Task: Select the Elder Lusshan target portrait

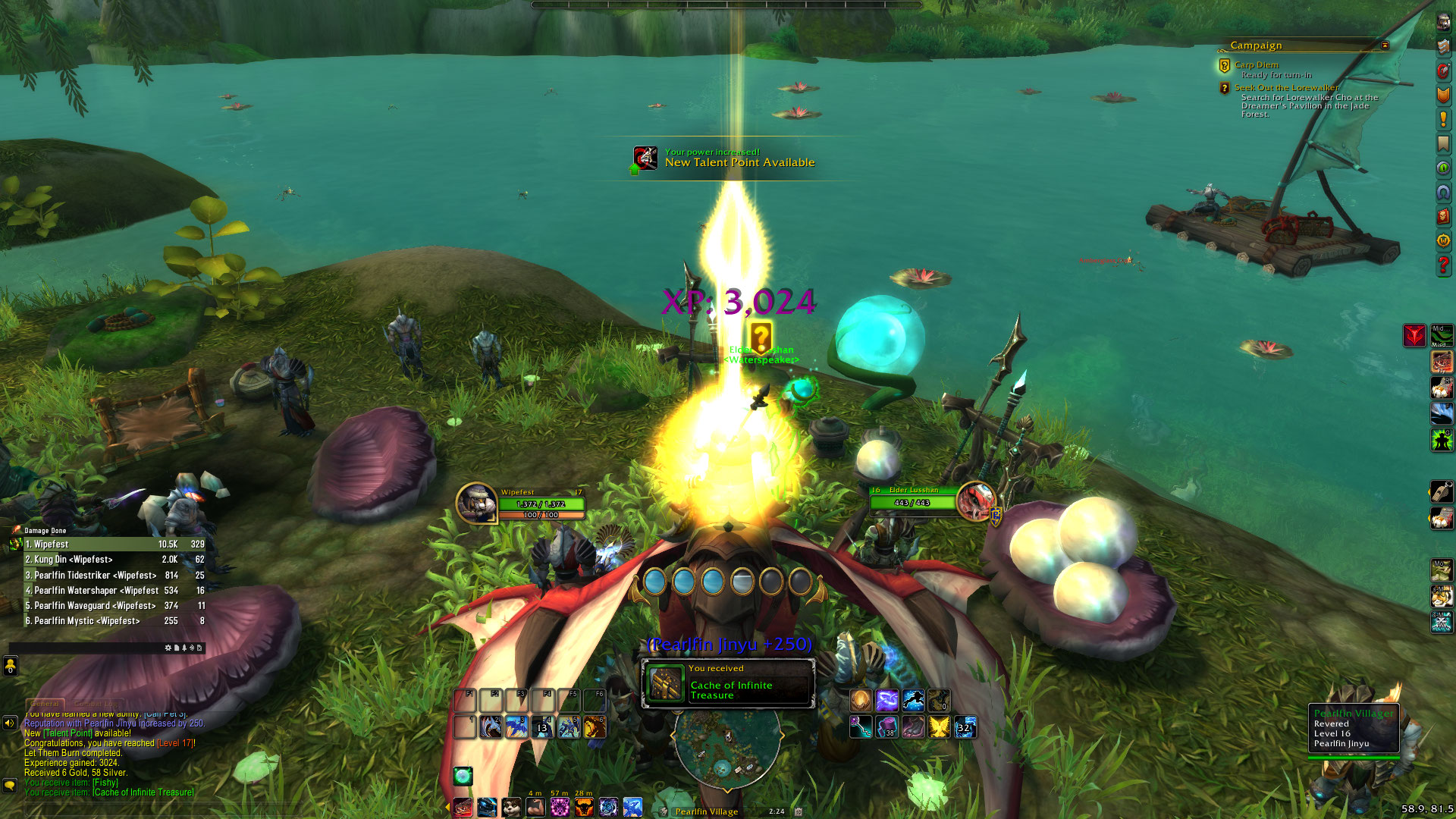Action: 975,500
